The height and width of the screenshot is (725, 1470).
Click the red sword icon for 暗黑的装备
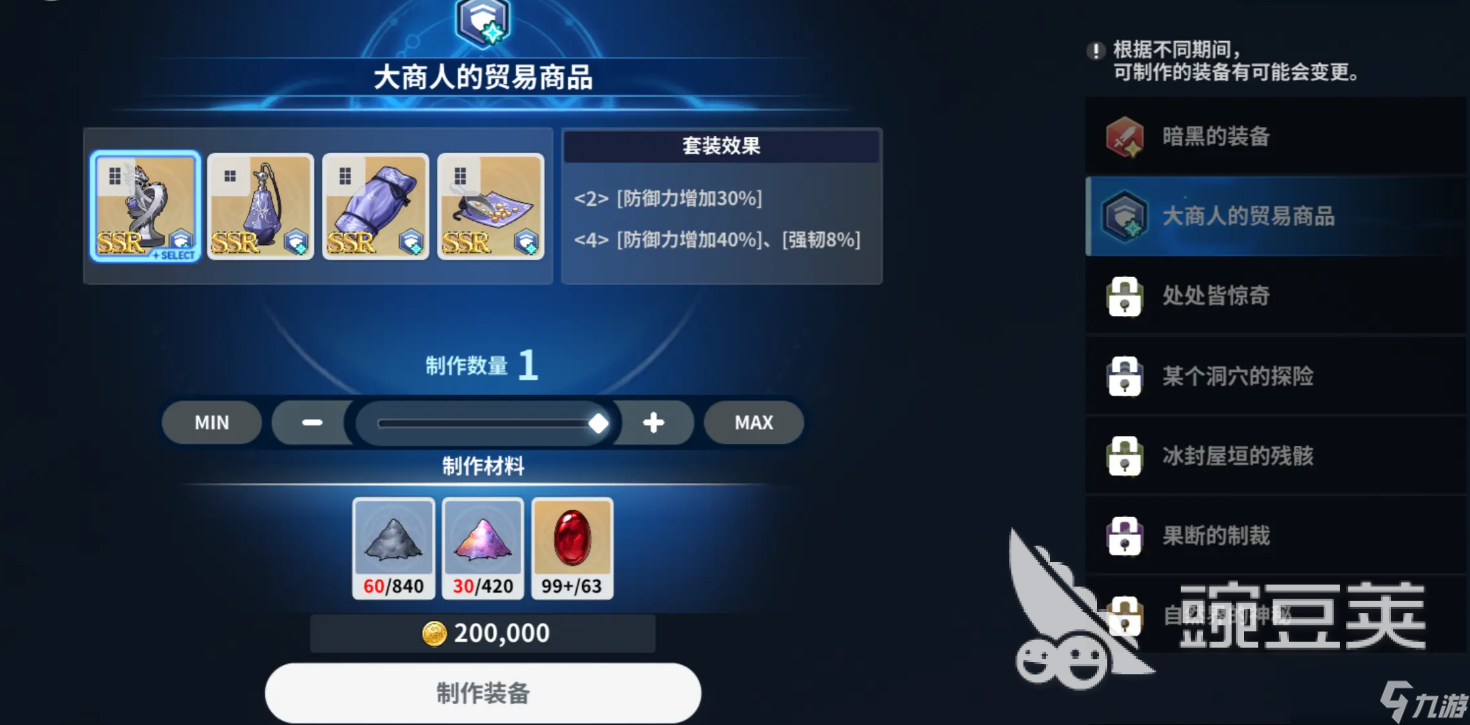(x=1125, y=134)
